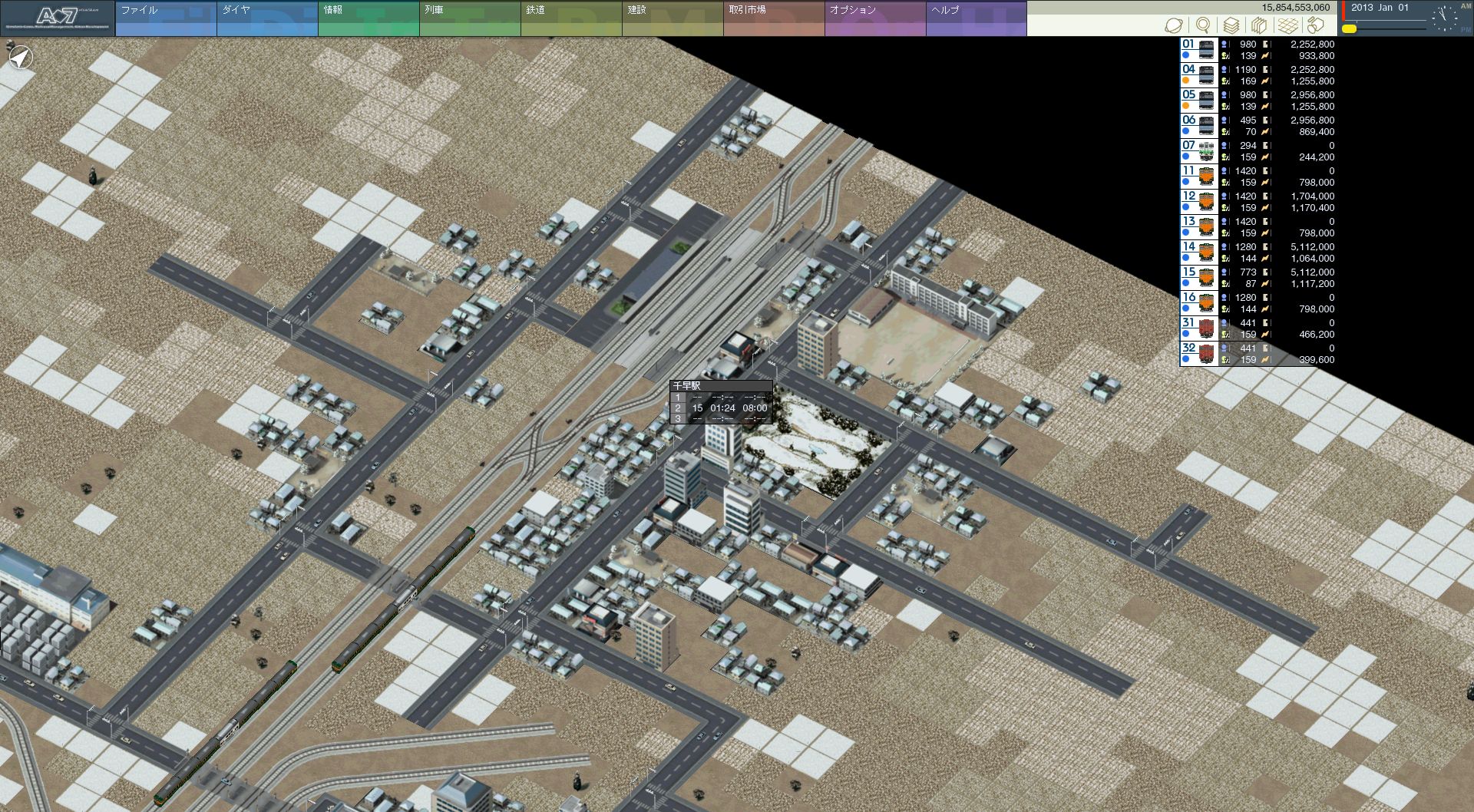Open the 鉄道 (railway) menu

pos(570,18)
